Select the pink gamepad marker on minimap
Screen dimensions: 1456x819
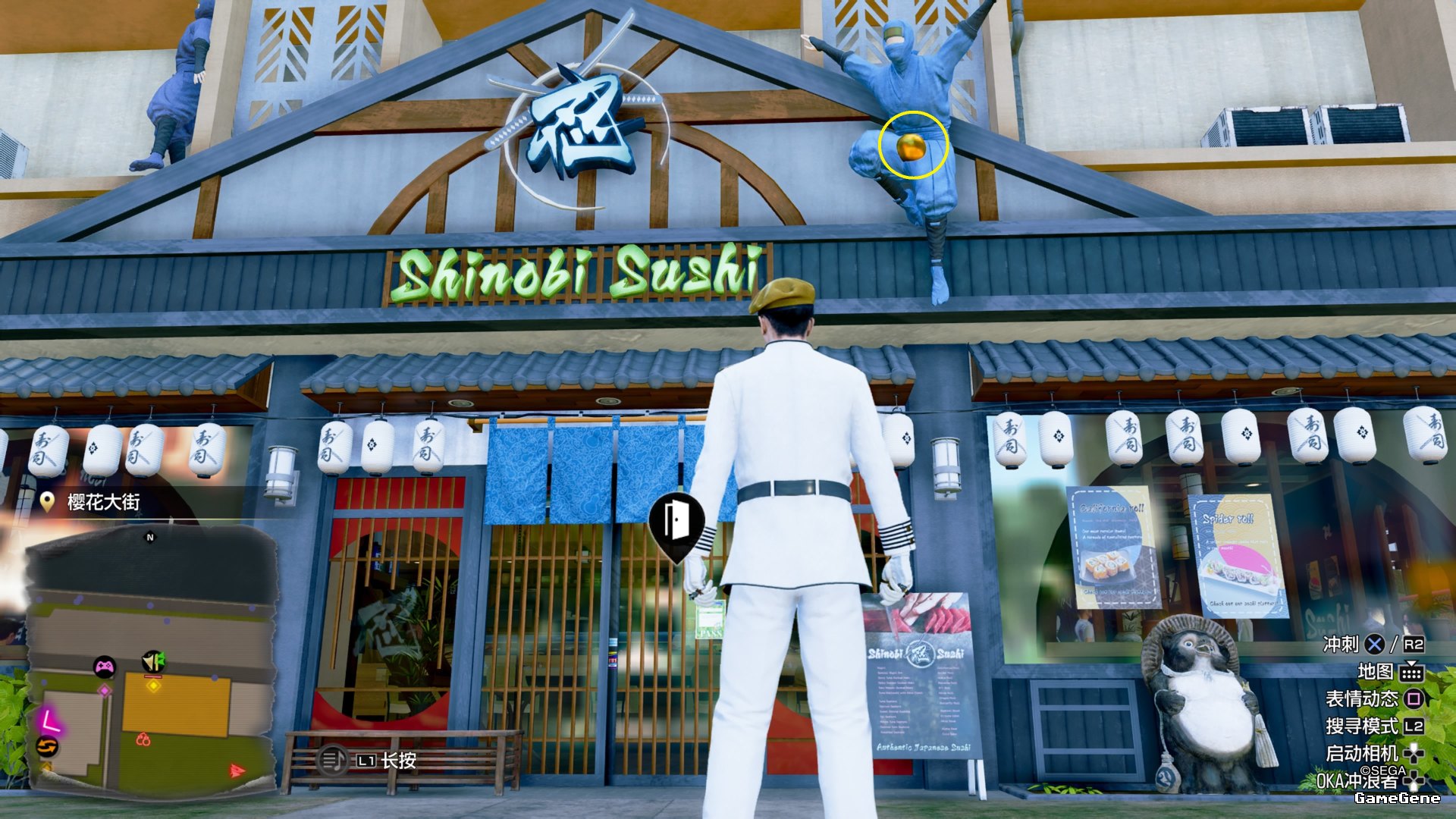point(104,667)
